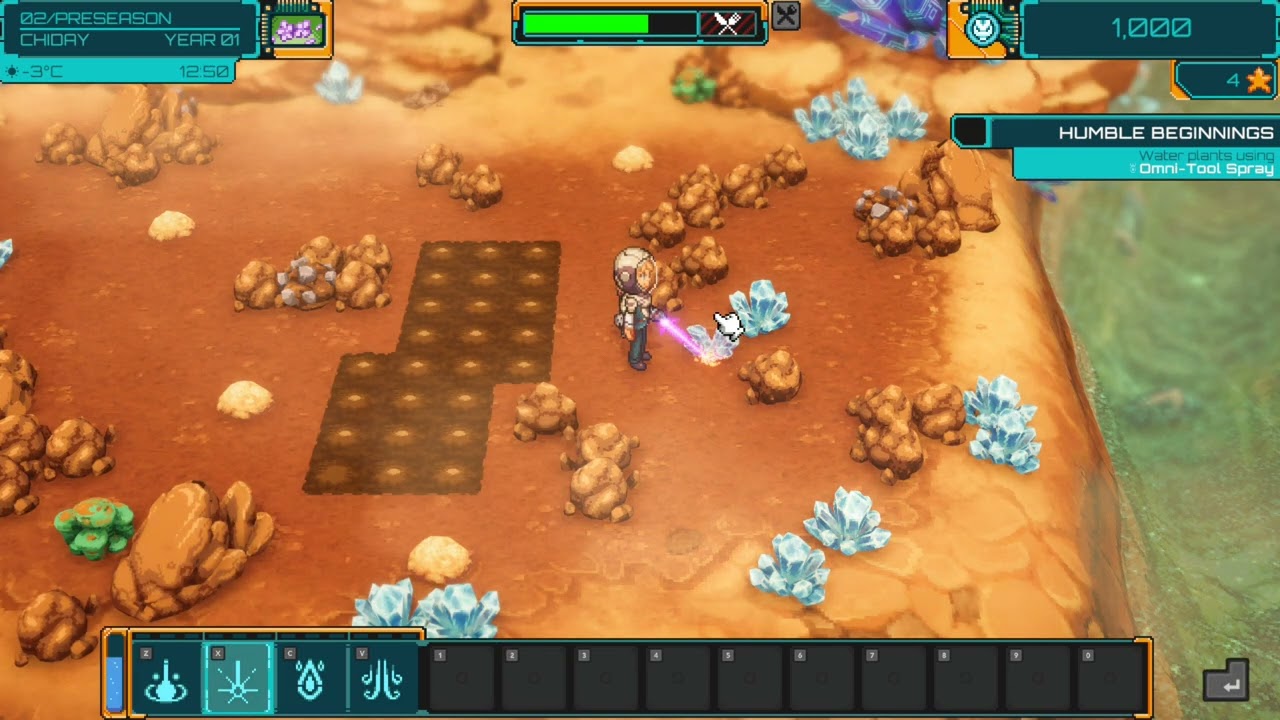Activate the wind blower omni-tool mode
1280x720 pixels.
pyautogui.click(x=382, y=679)
